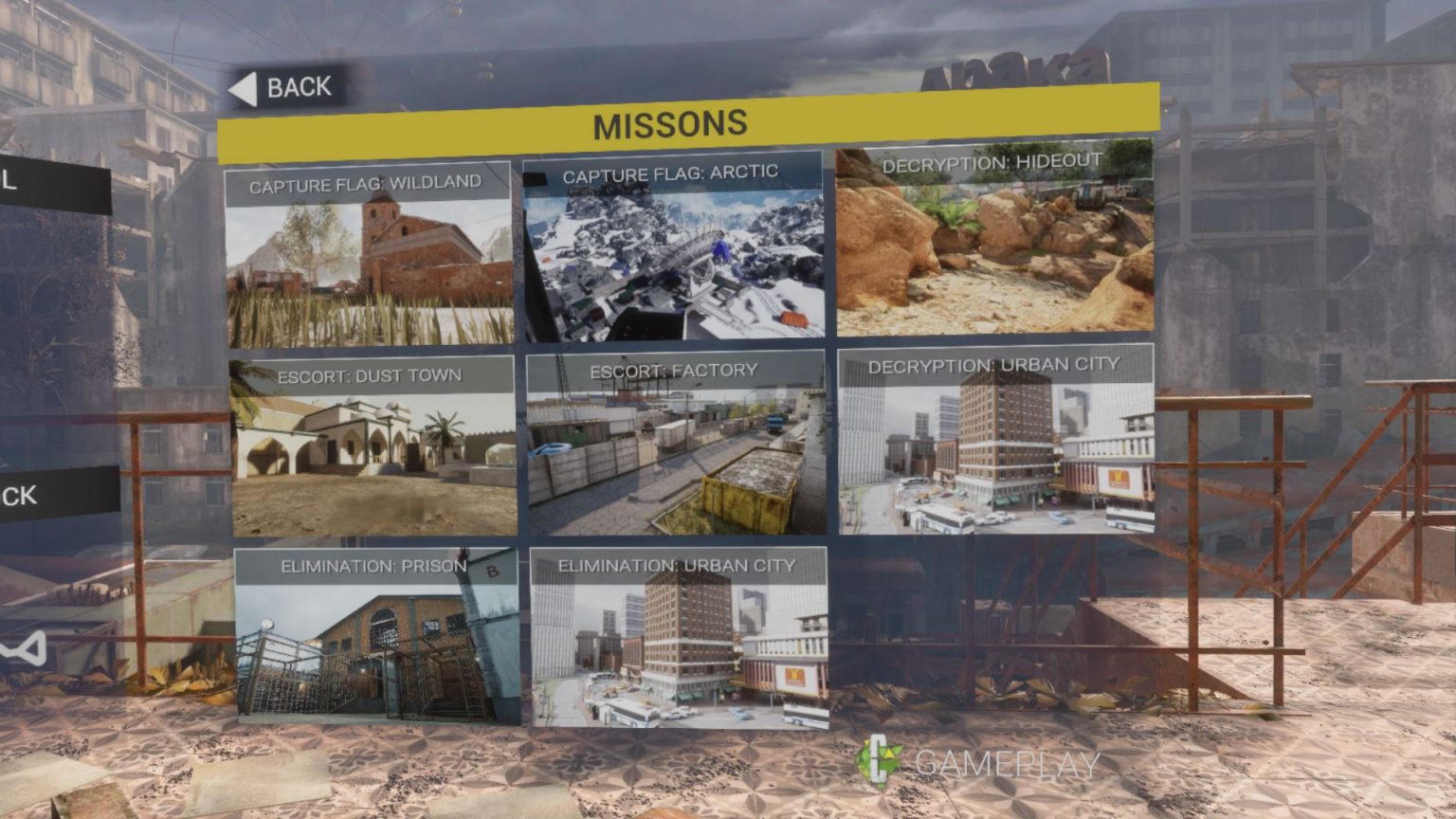
Task: Pick the Escort: Dust Town mission
Action: (x=373, y=446)
